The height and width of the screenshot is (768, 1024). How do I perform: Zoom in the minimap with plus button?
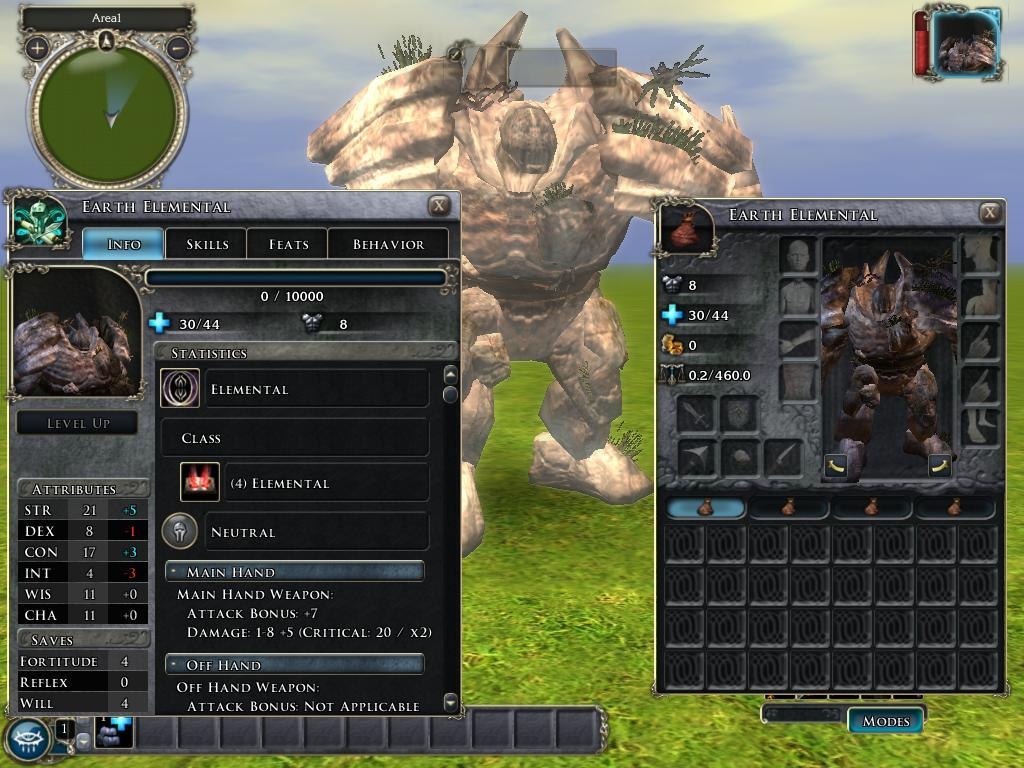(37, 47)
